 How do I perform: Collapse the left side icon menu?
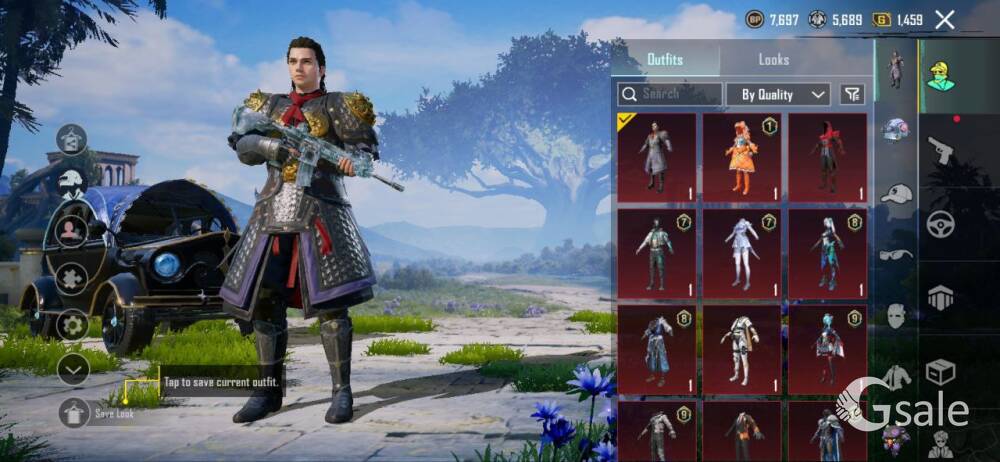[73, 369]
